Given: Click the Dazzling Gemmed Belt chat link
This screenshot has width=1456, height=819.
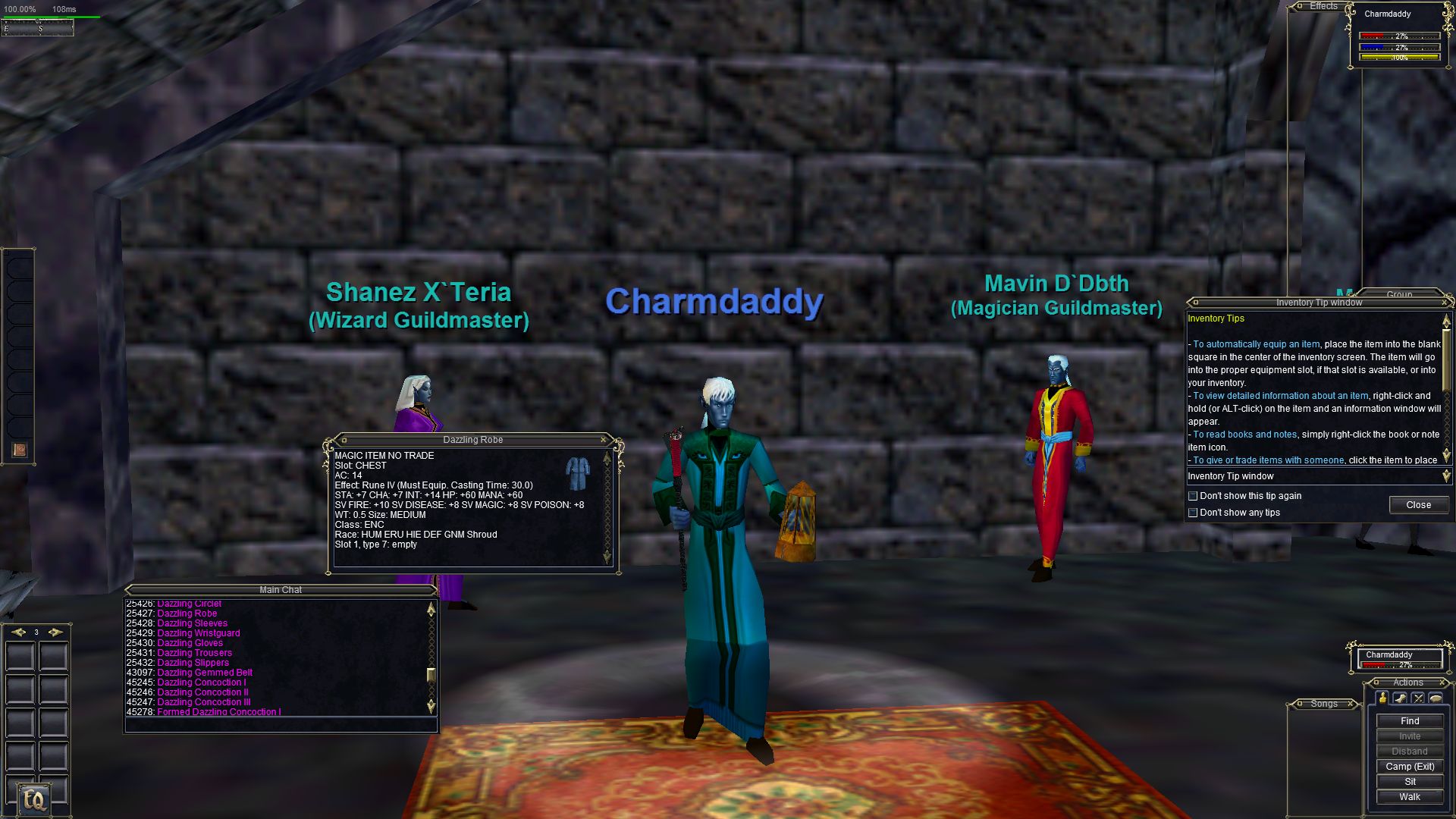Looking at the screenshot, I should (205, 673).
